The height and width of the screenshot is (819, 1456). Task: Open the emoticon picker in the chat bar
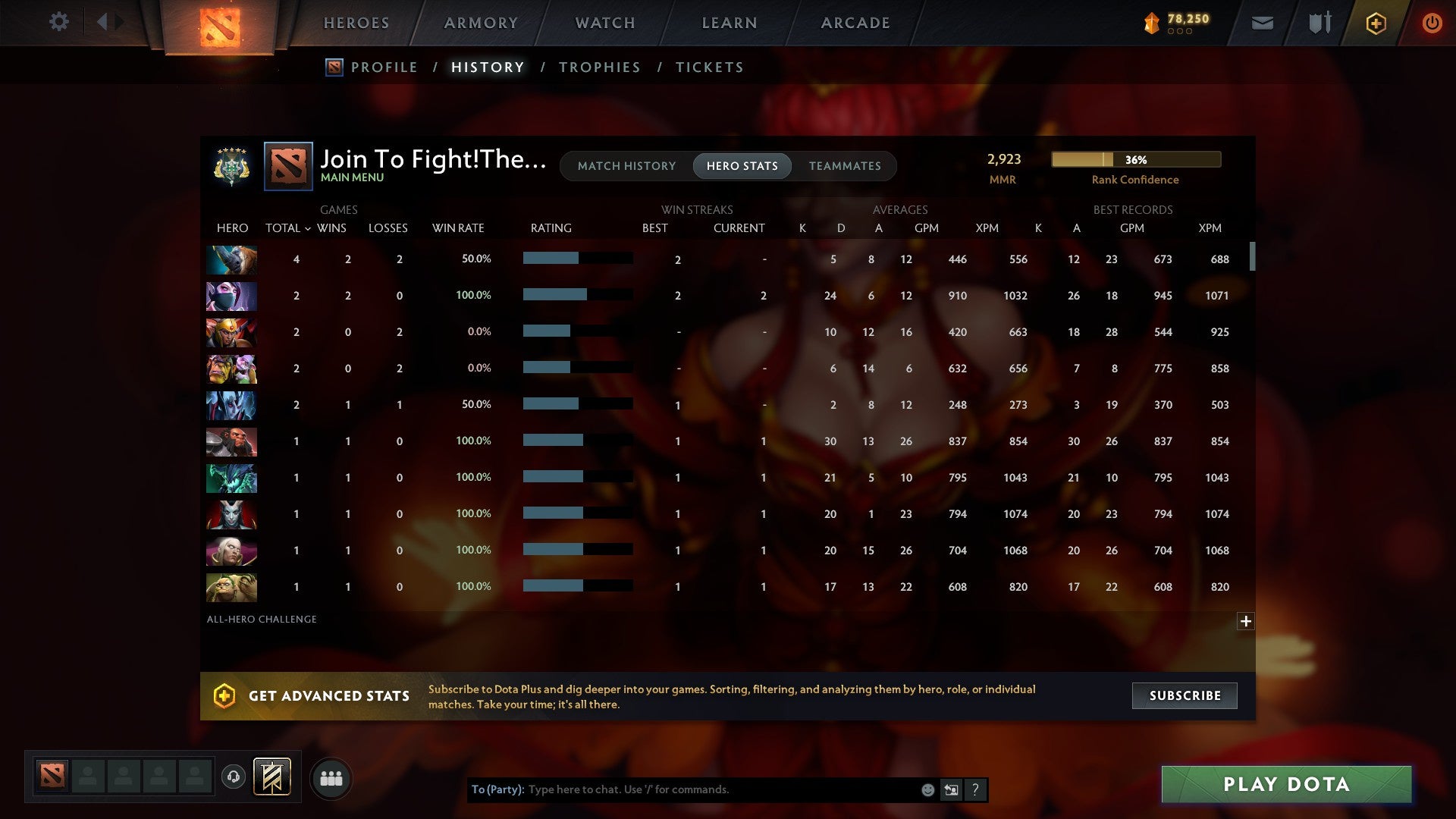point(927,789)
